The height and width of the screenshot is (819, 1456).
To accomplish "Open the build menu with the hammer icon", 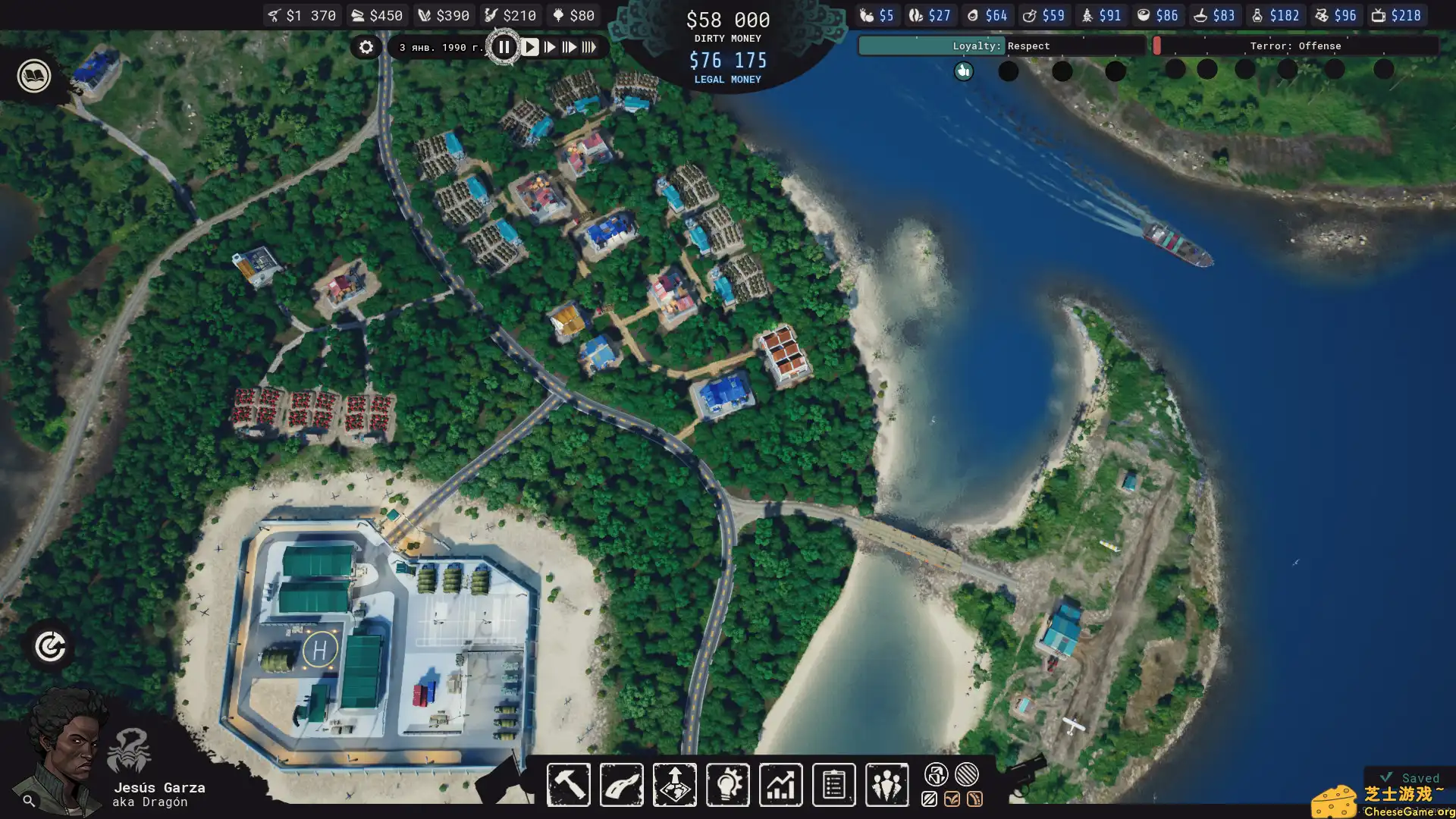I will coord(568,785).
